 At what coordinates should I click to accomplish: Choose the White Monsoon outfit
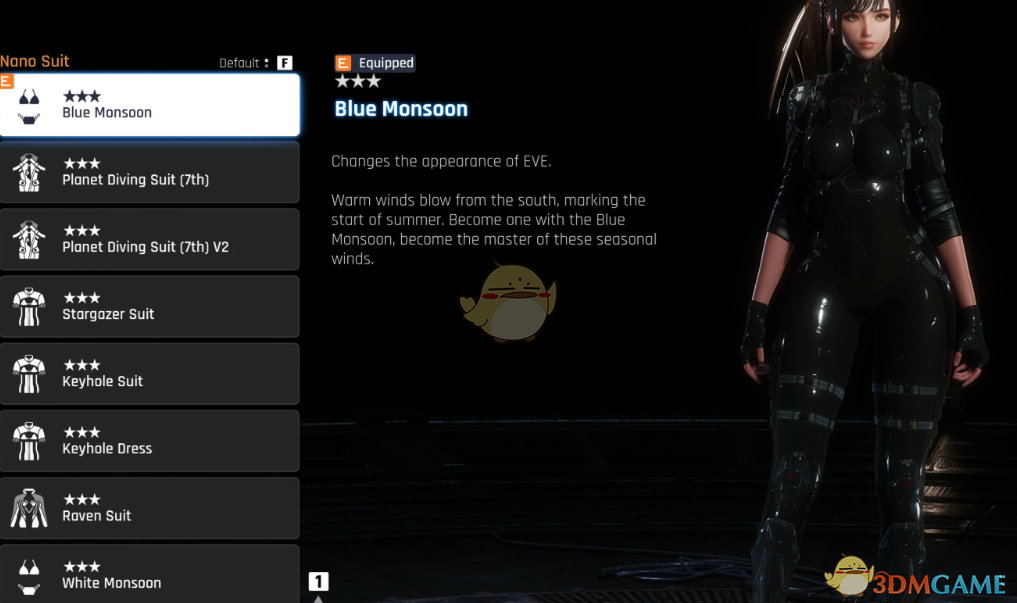tap(150, 574)
